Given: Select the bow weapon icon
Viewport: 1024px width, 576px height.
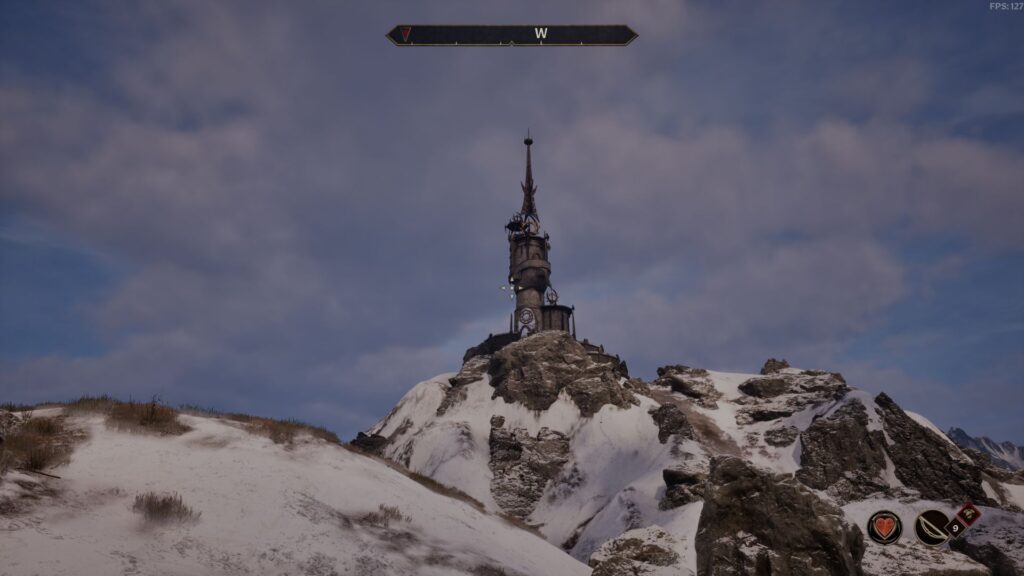Looking at the screenshot, I should [x=932, y=527].
